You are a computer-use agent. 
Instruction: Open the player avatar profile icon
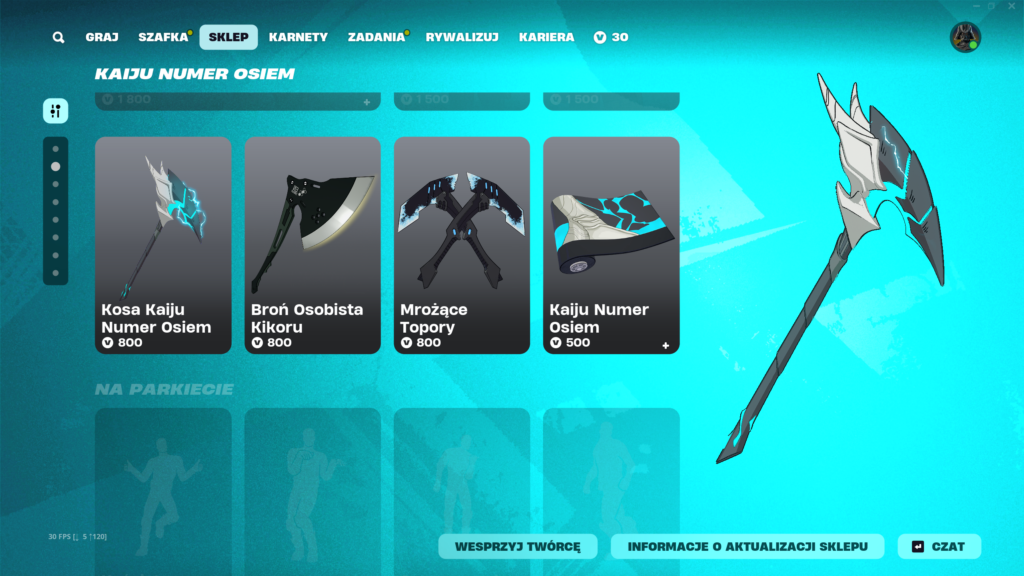965,38
